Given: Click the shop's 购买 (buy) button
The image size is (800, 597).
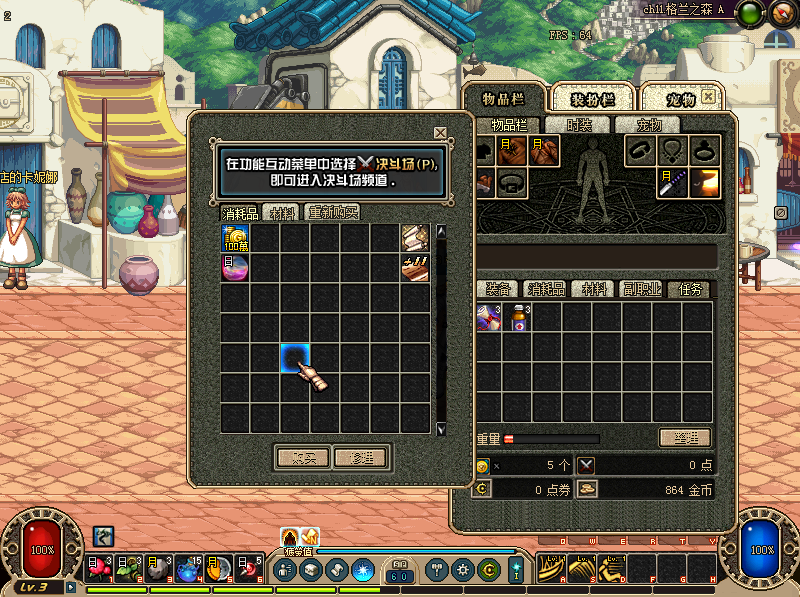Looking at the screenshot, I should 302,457.
